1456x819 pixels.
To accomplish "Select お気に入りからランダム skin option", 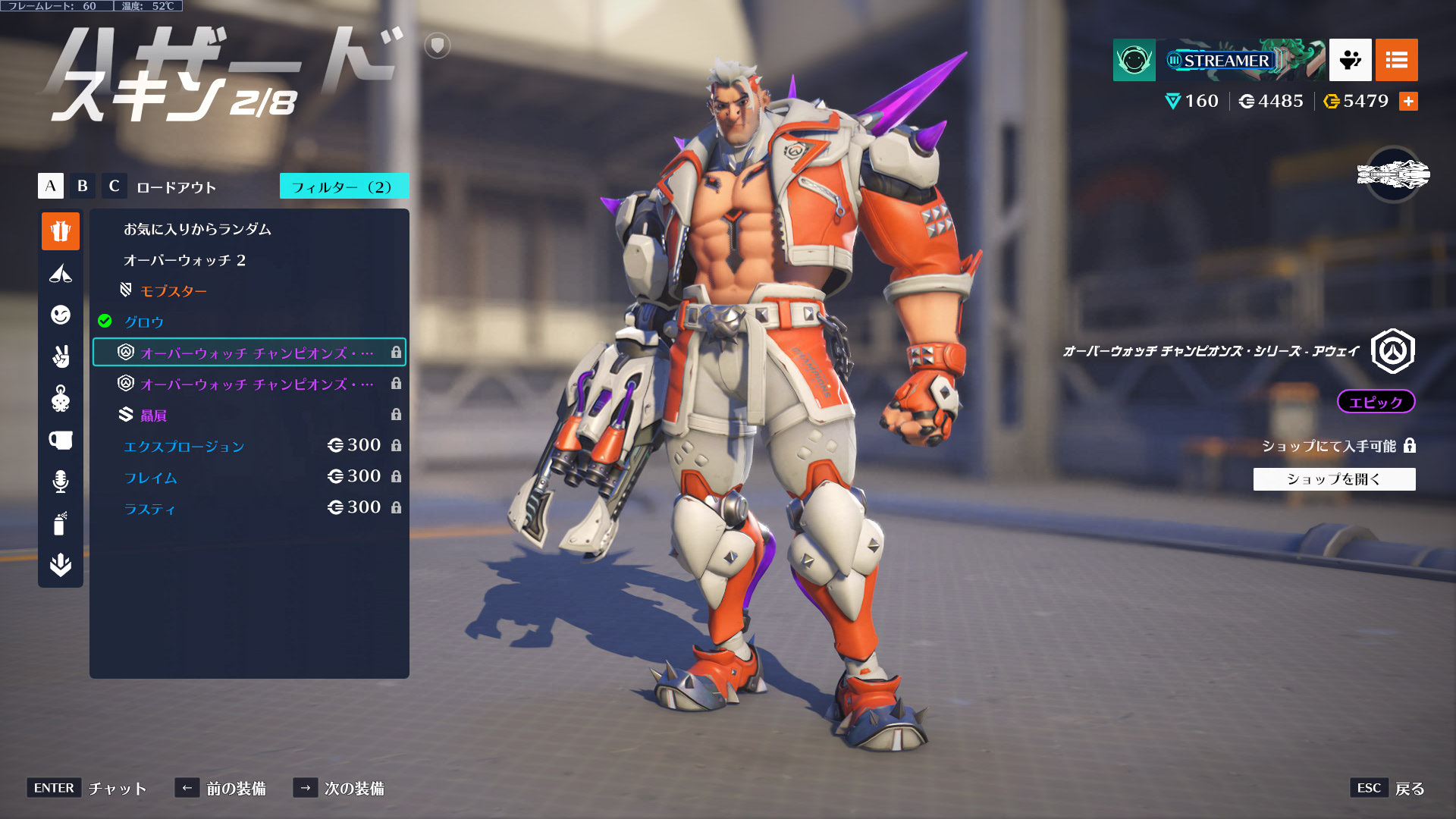I will [197, 229].
